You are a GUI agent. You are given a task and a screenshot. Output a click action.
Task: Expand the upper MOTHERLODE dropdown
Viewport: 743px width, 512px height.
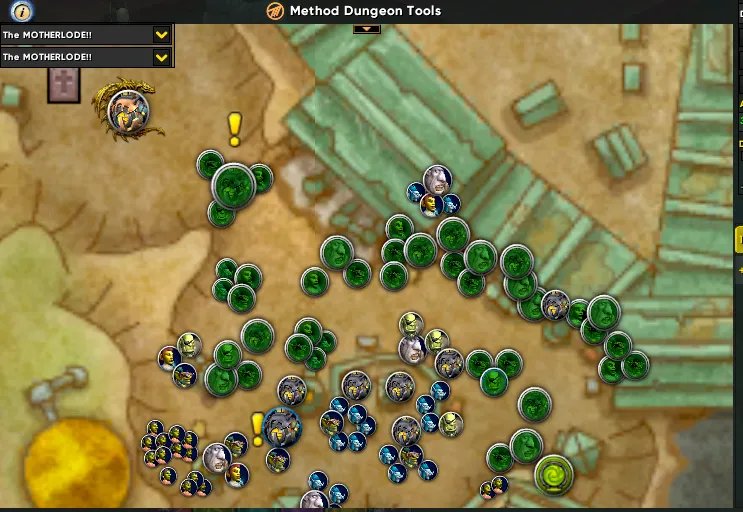[x=161, y=34]
